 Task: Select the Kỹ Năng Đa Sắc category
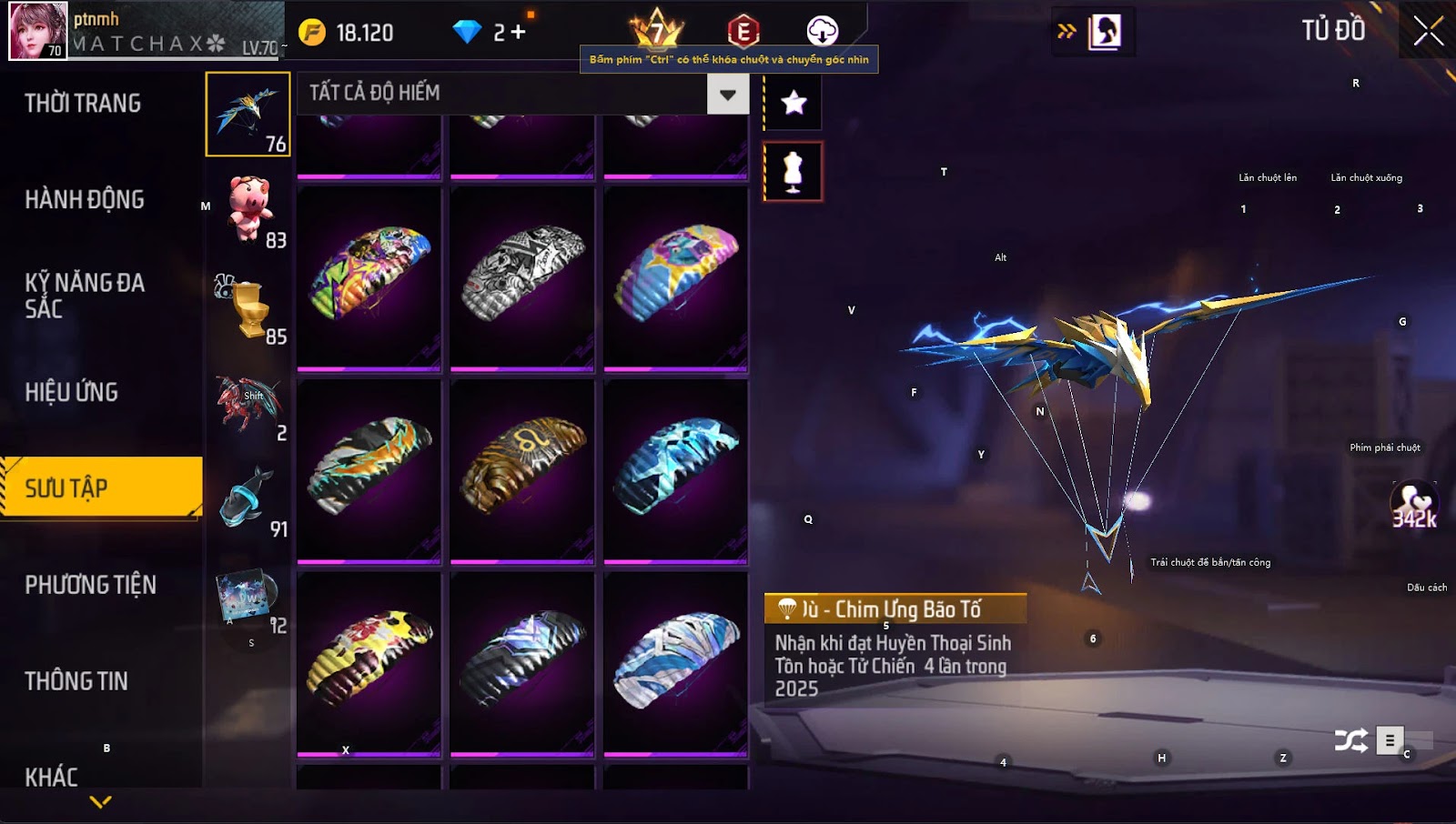85,296
